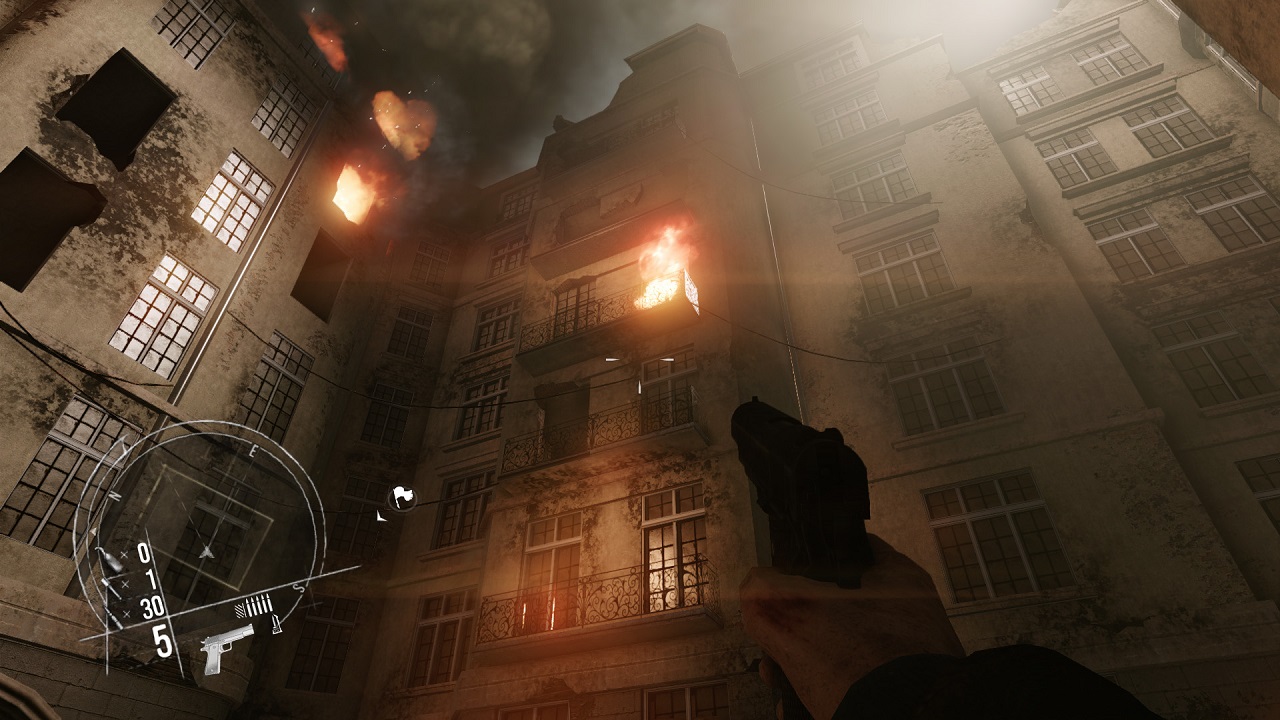The image size is (1280, 720).
Task: Click the player arrow on the minimap
Action: point(207,551)
